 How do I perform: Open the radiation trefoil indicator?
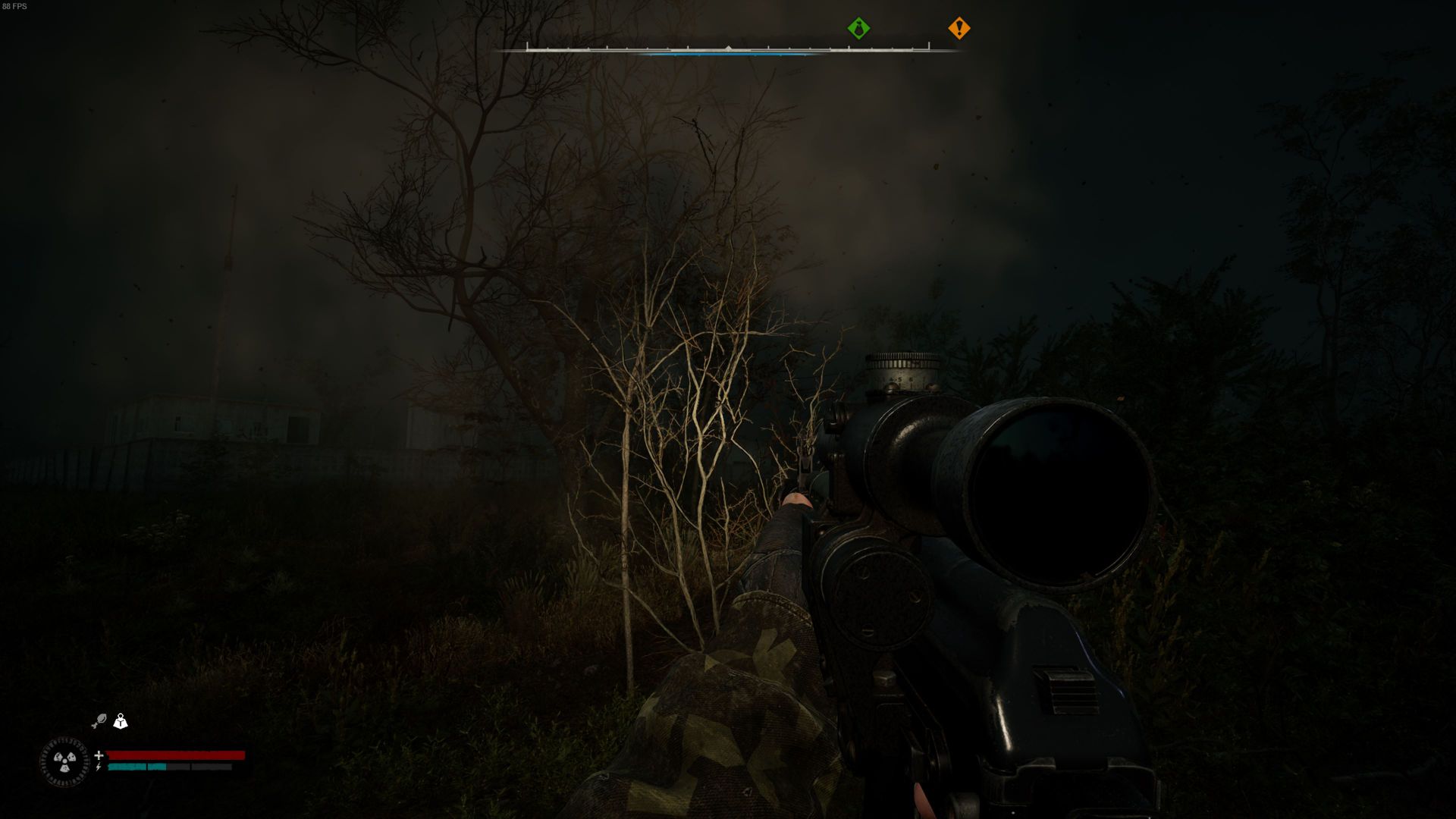click(64, 761)
